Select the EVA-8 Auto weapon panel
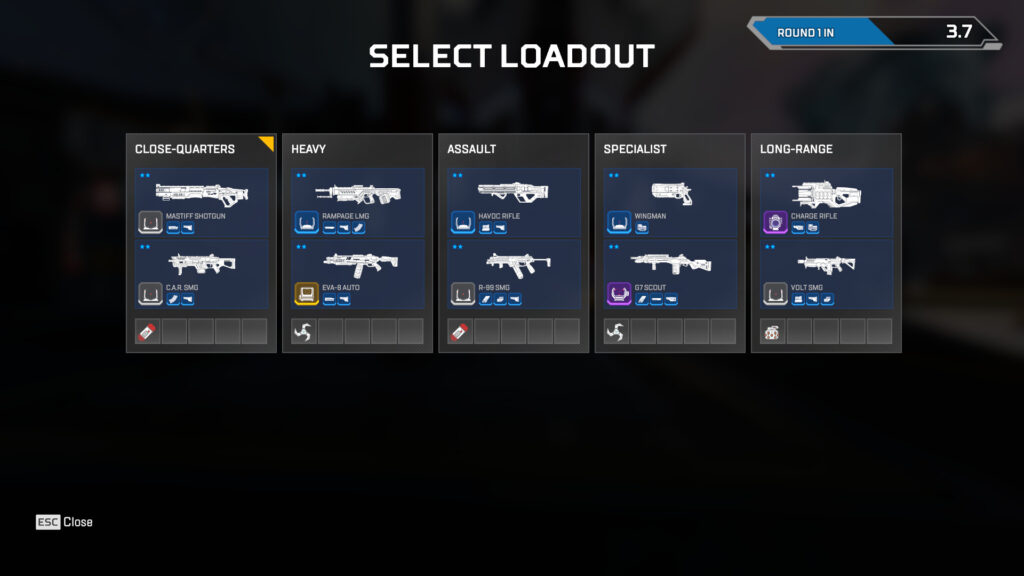 (357, 274)
